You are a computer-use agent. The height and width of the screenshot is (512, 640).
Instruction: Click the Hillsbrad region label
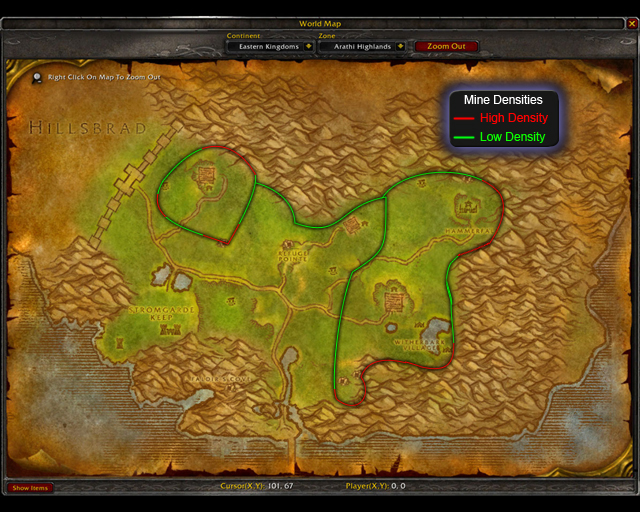pyautogui.click(x=87, y=128)
